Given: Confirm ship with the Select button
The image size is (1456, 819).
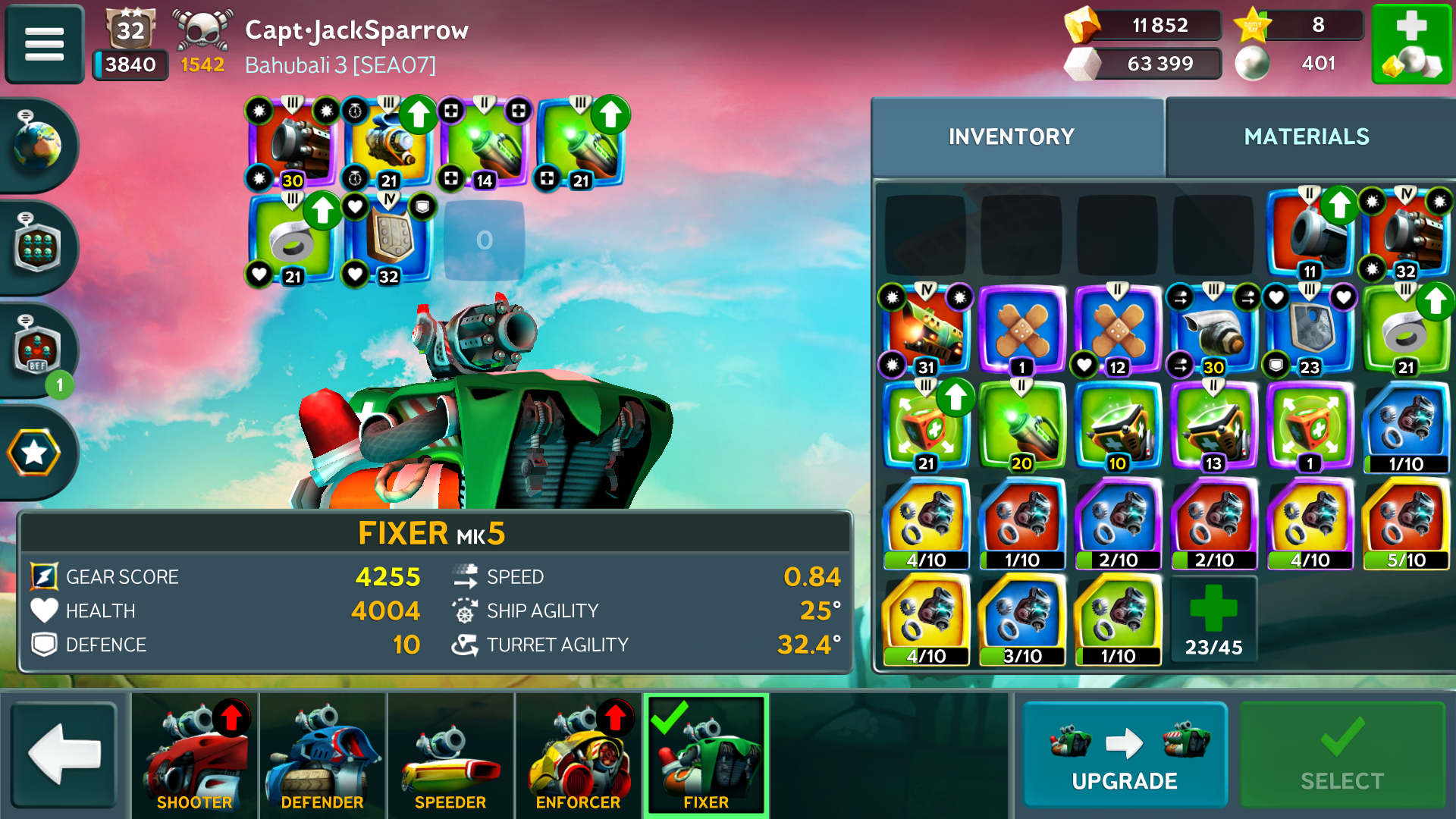Looking at the screenshot, I should pos(1341,755).
